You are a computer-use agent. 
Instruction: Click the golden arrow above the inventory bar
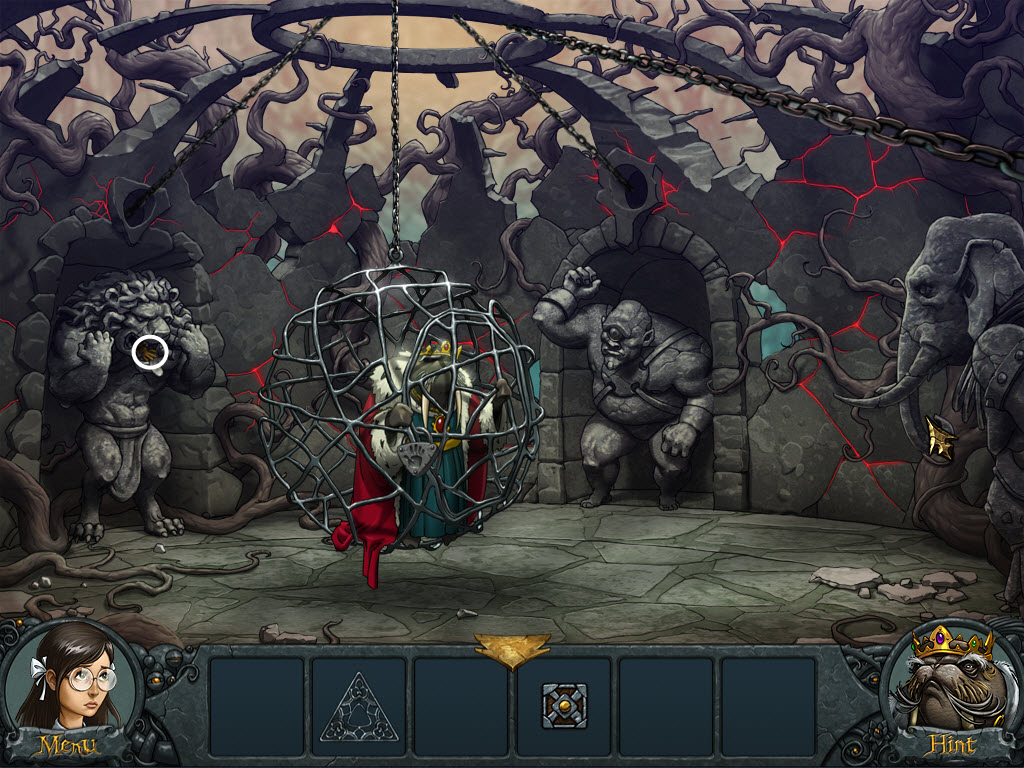[512, 648]
